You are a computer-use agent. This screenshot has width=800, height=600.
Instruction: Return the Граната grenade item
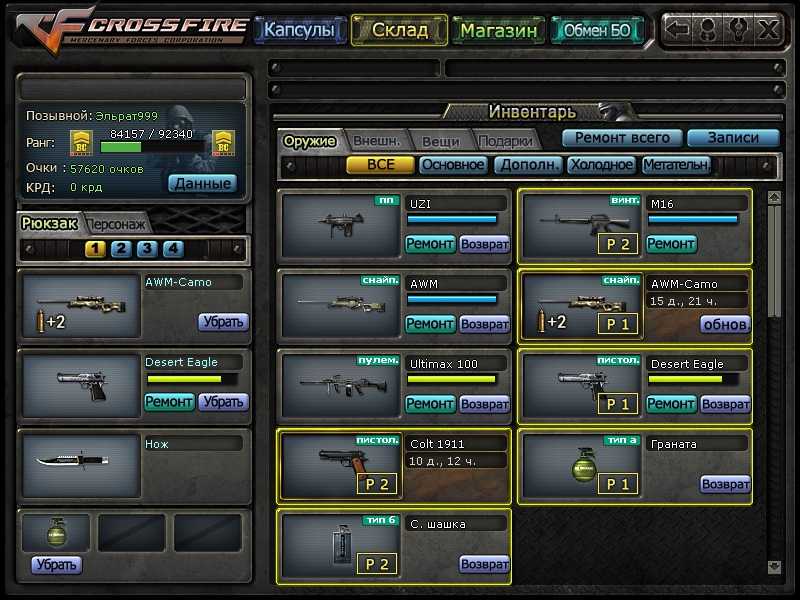click(x=725, y=484)
